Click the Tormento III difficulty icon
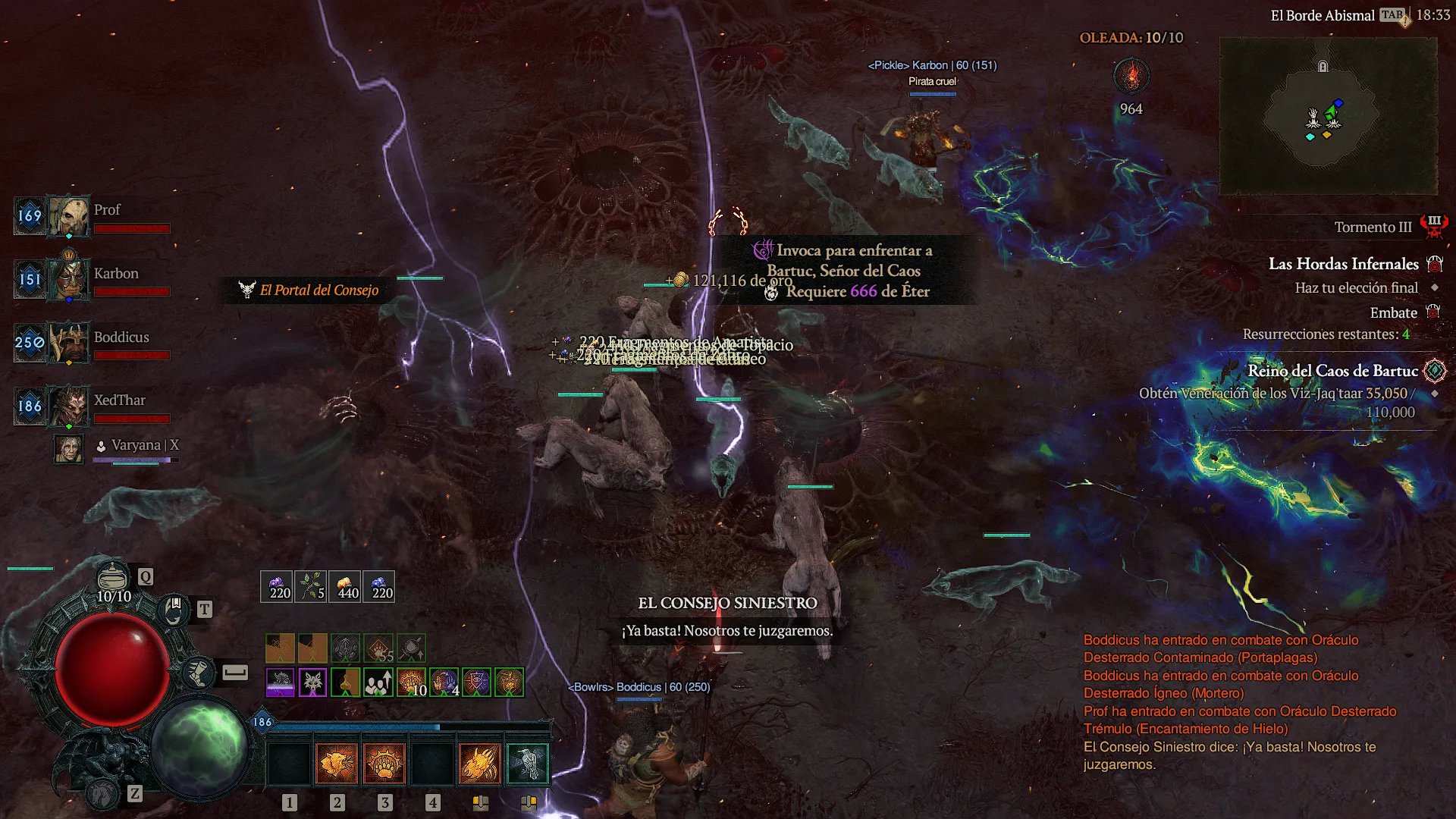 click(x=1434, y=226)
